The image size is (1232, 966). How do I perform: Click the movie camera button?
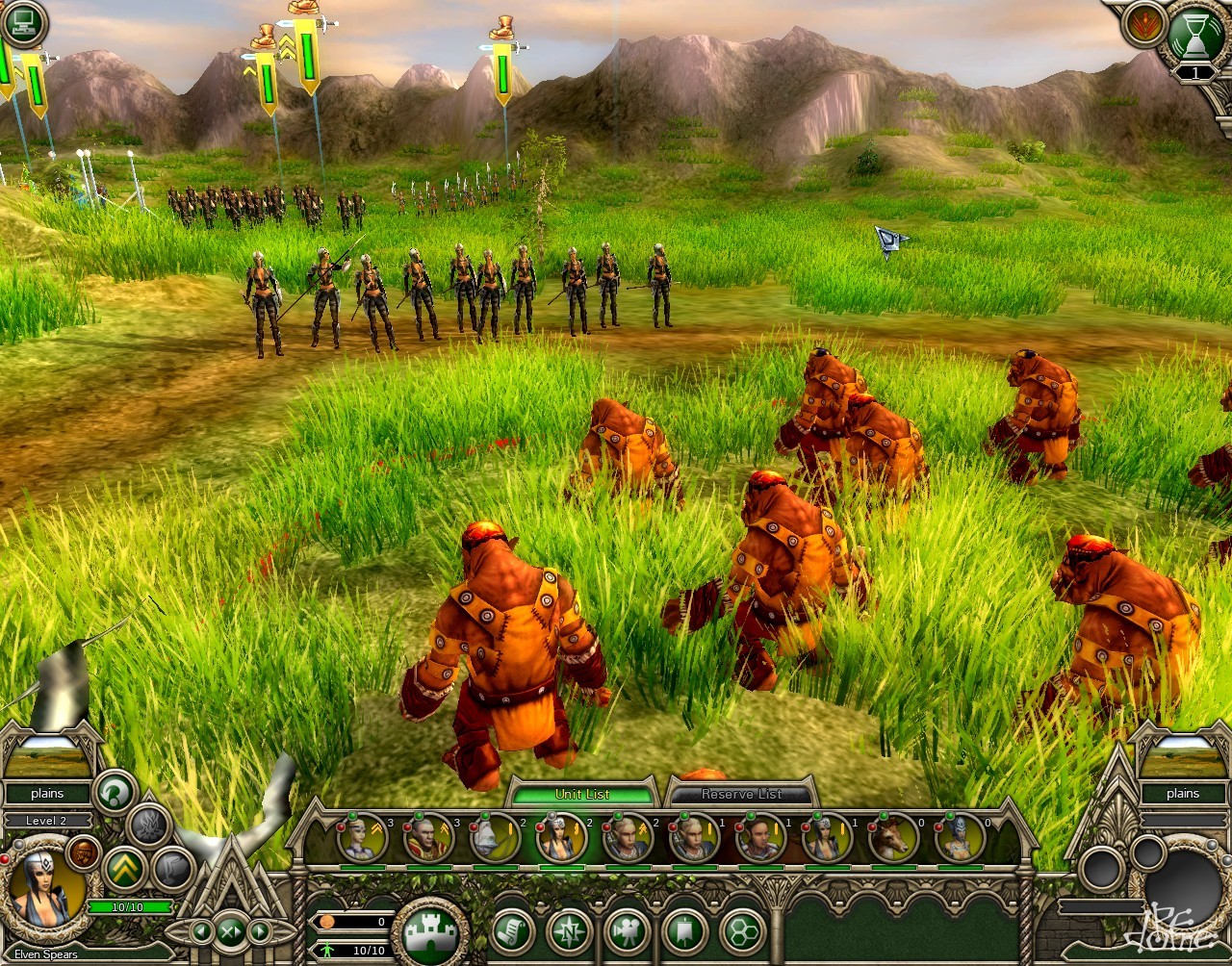[628, 930]
